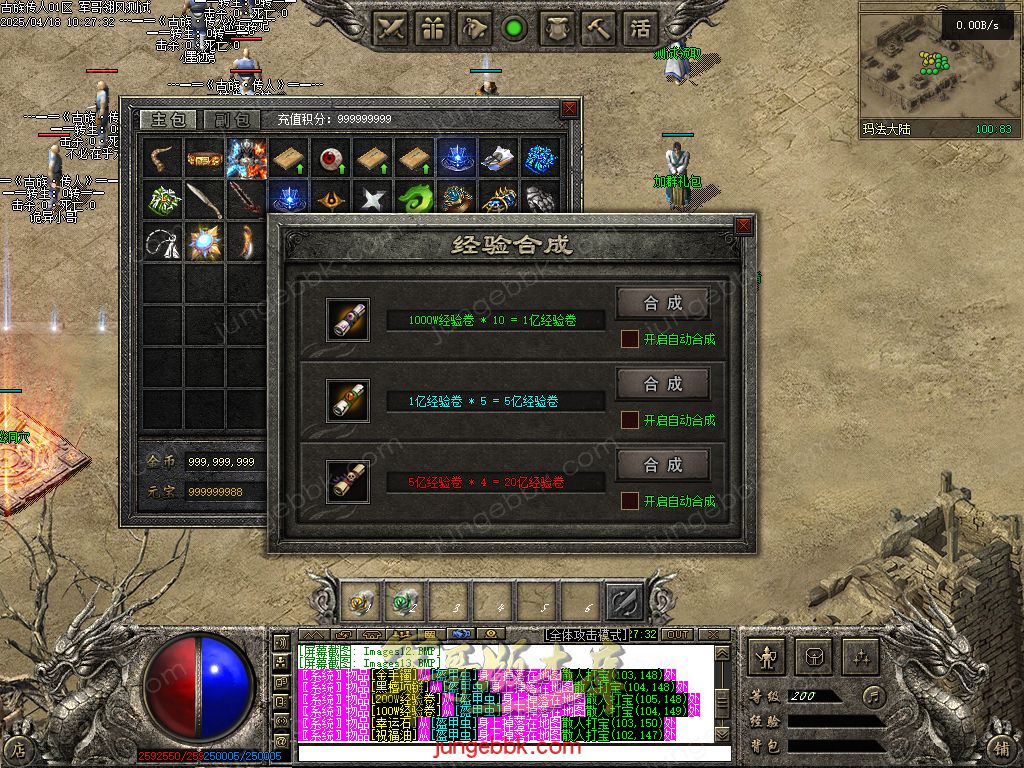Image resolution: width=1024 pixels, height=768 pixels.
Task: Enable auto-combine for the 1000W经验卷 recipe
Action: pyautogui.click(x=630, y=339)
